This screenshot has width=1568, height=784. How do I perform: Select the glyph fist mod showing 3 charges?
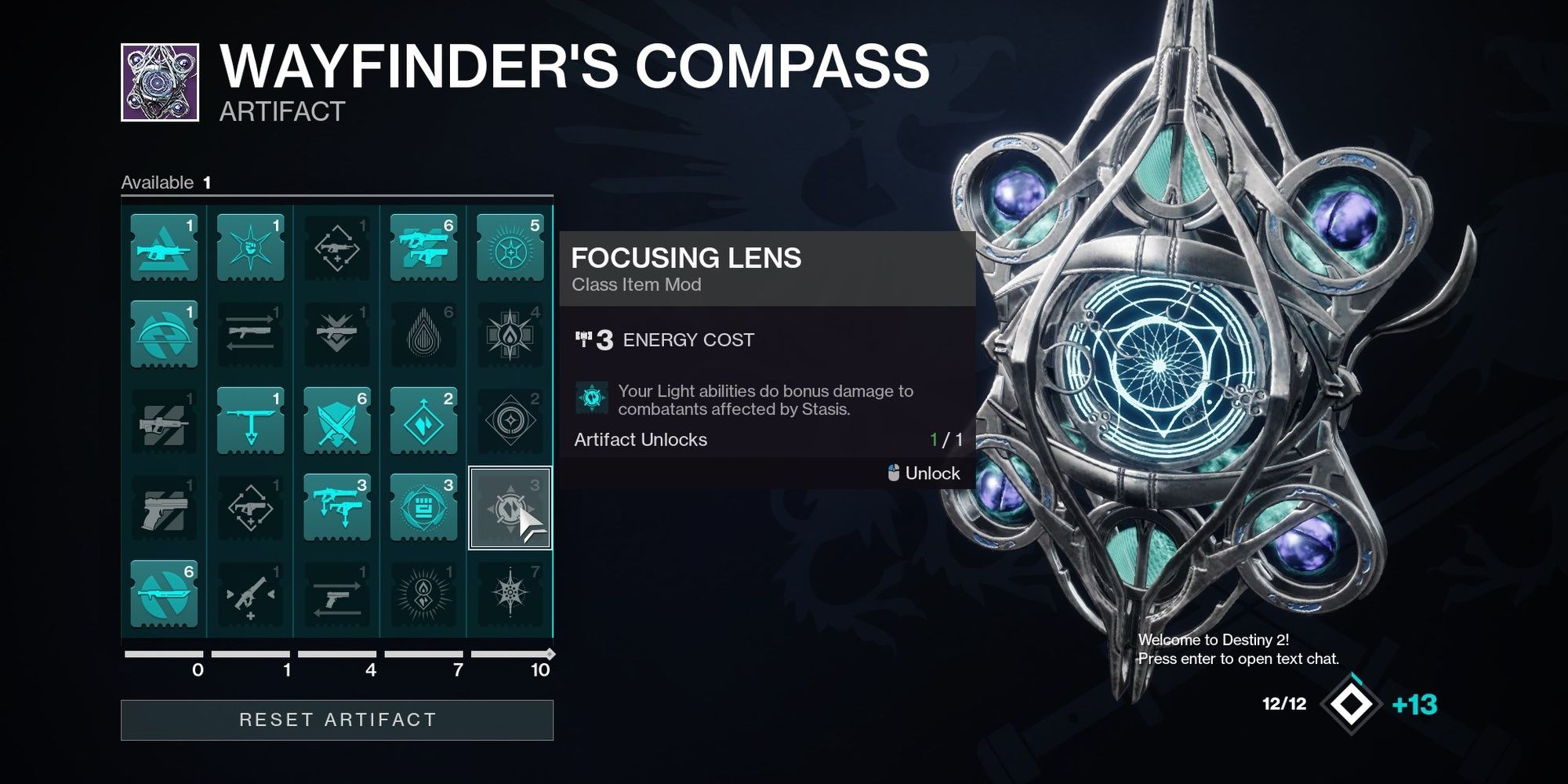click(423, 506)
